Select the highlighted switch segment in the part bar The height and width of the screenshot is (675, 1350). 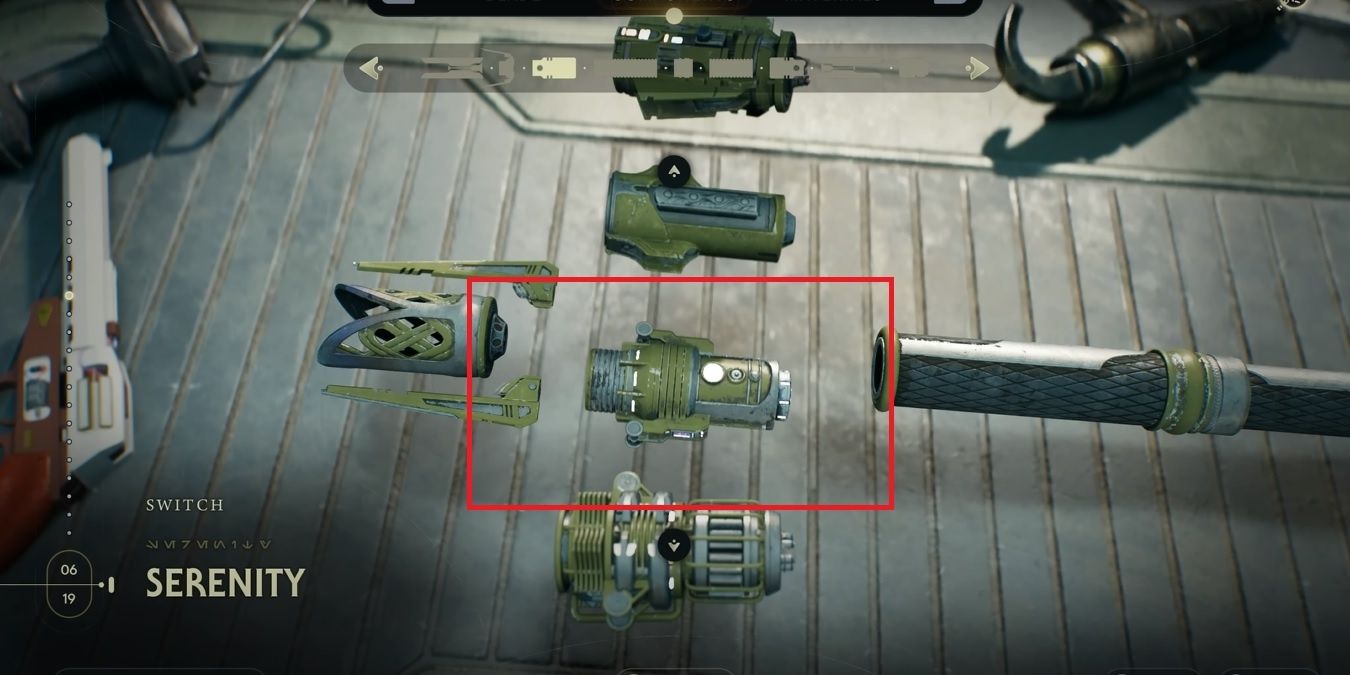553,69
